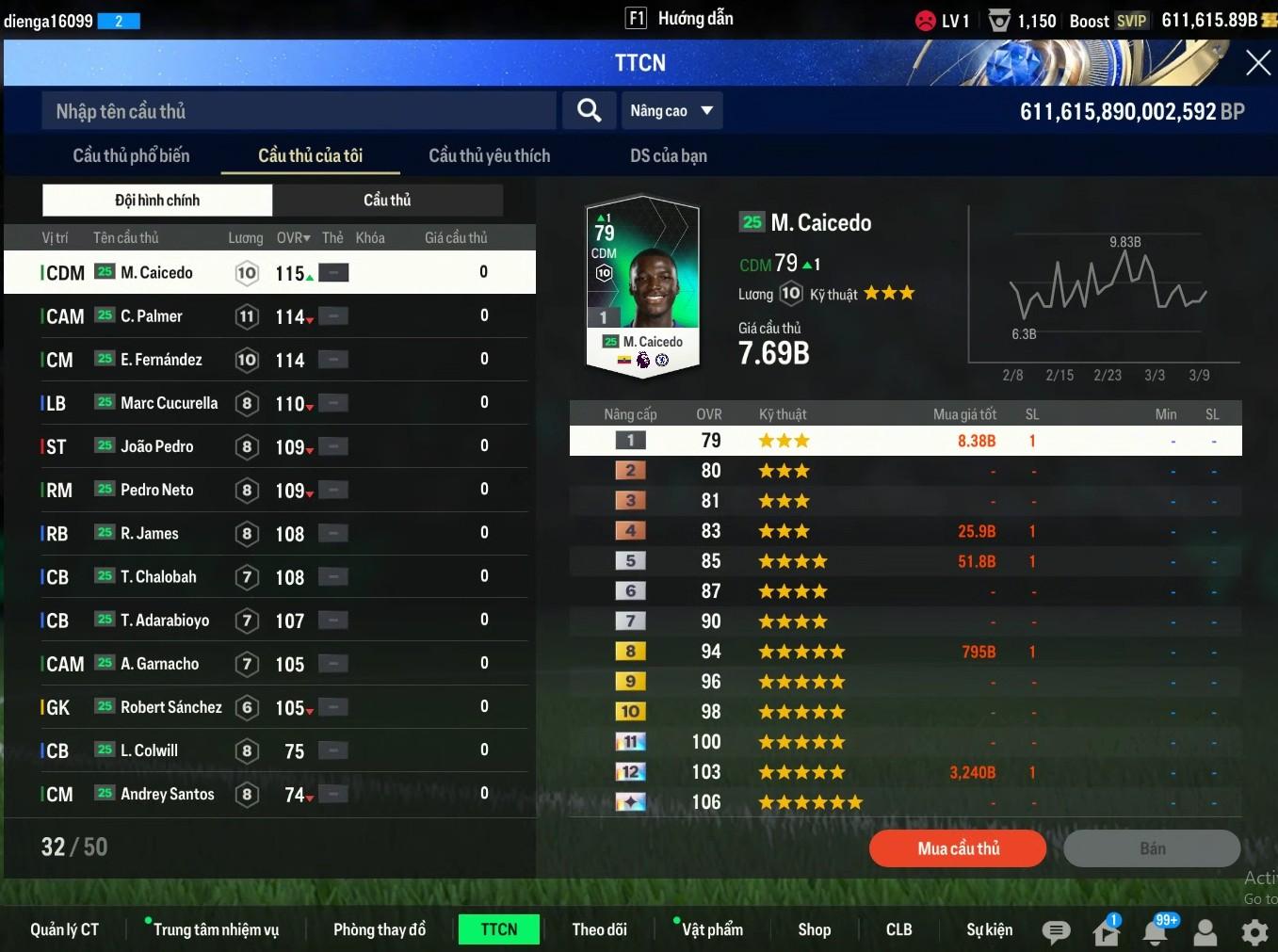Select the João Pedro row

[157, 446]
